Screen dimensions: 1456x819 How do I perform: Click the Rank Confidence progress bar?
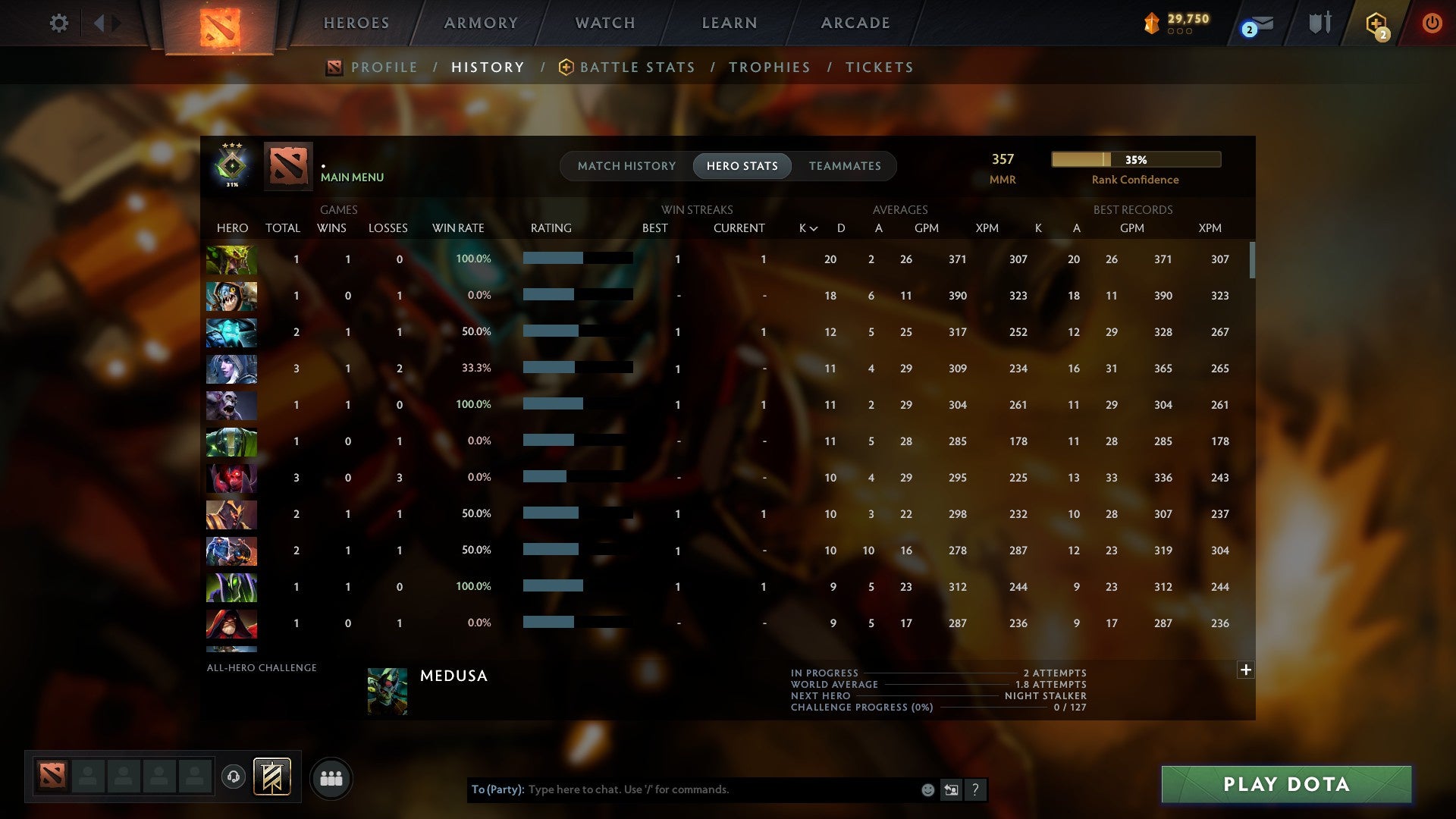pyautogui.click(x=1134, y=159)
